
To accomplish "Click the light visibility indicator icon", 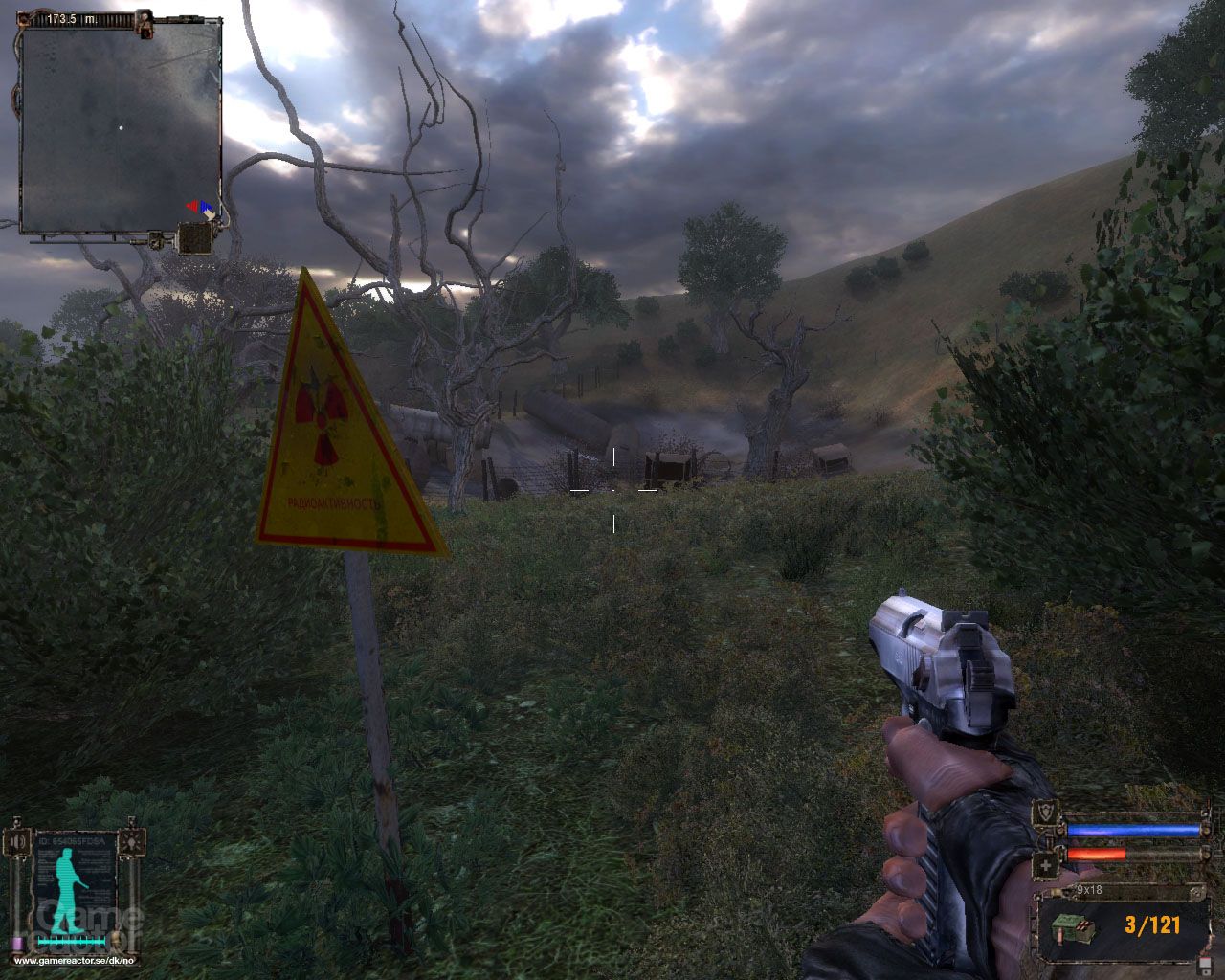I will pyautogui.click(x=130, y=842).
